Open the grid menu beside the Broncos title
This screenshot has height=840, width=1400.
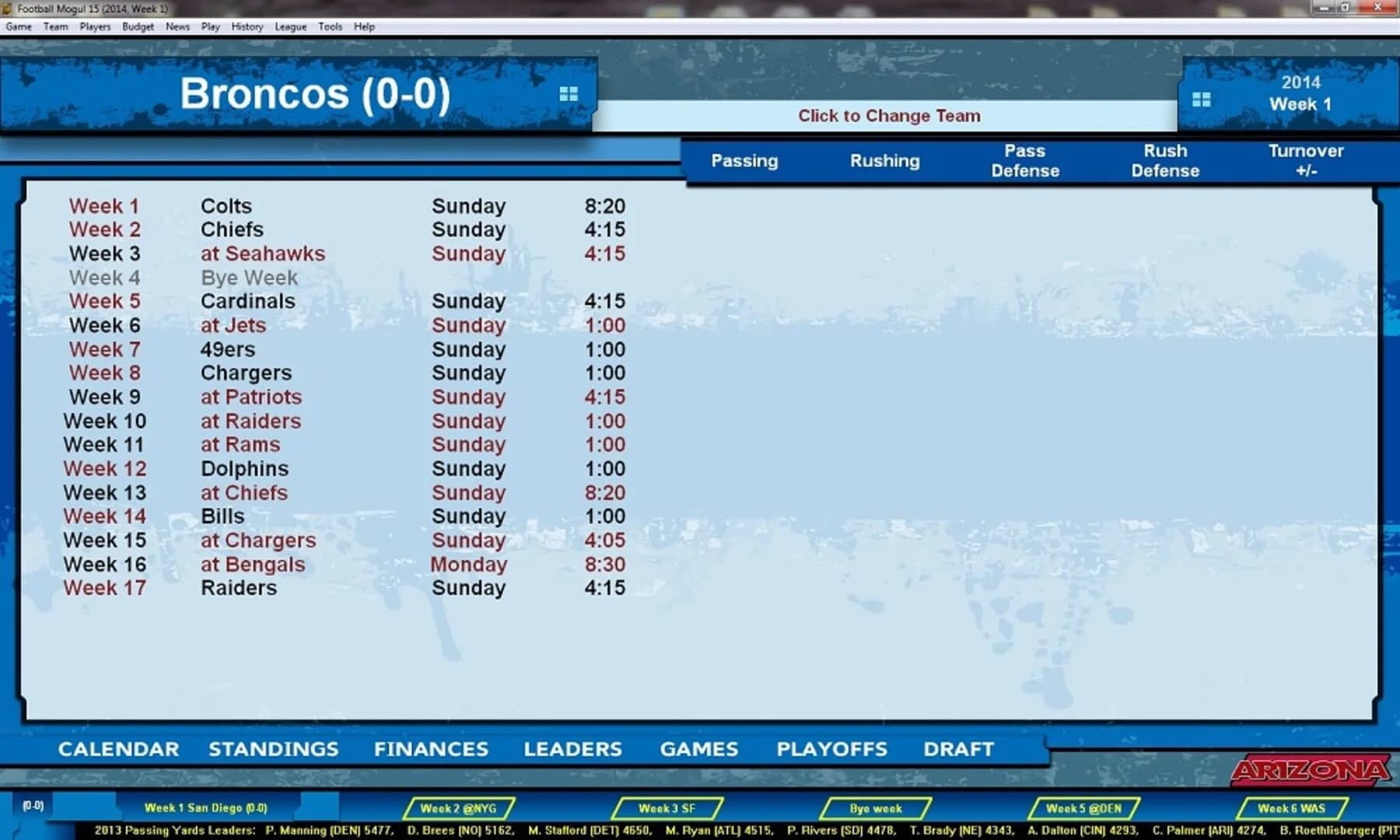[570, 93]
